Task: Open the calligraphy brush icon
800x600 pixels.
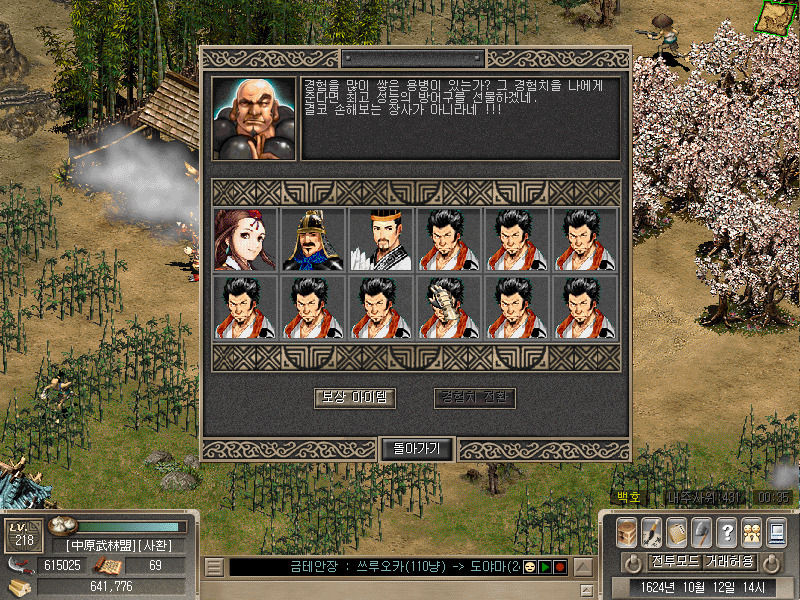Action: coord(652,531)
